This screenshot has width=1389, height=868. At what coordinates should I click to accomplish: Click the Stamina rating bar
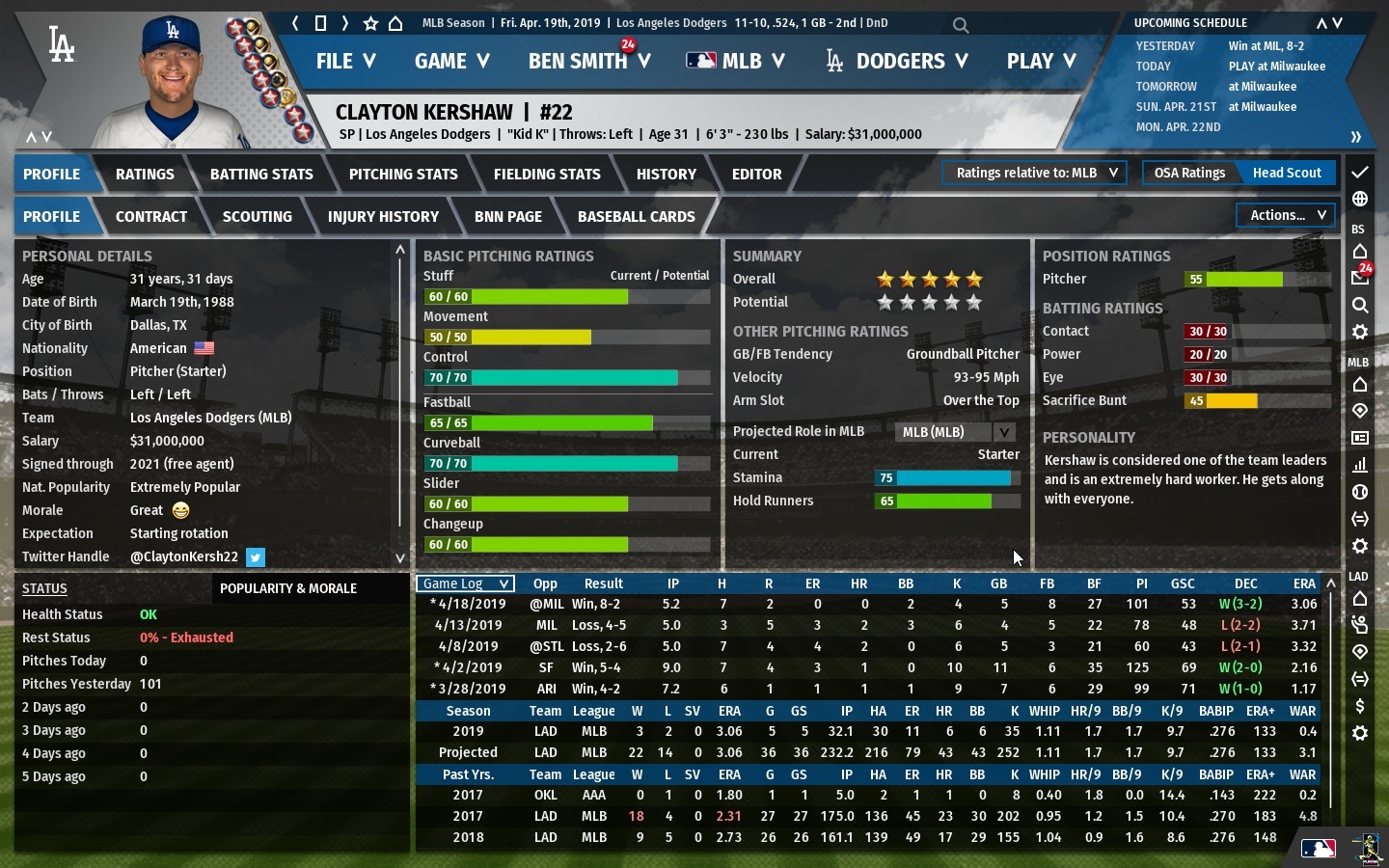[x=947, y=477]
